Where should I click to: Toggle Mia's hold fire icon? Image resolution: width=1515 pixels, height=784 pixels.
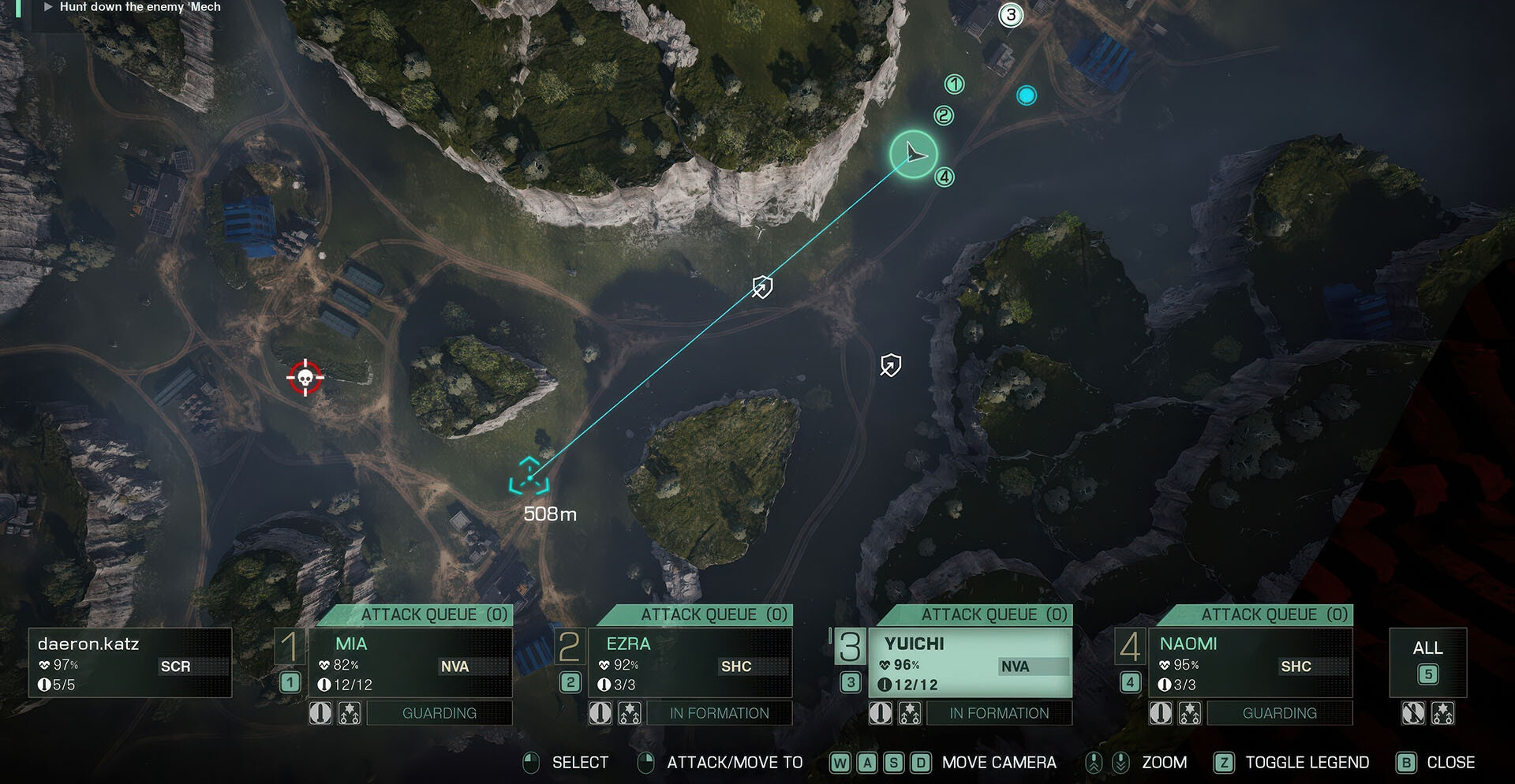(320, 713)
